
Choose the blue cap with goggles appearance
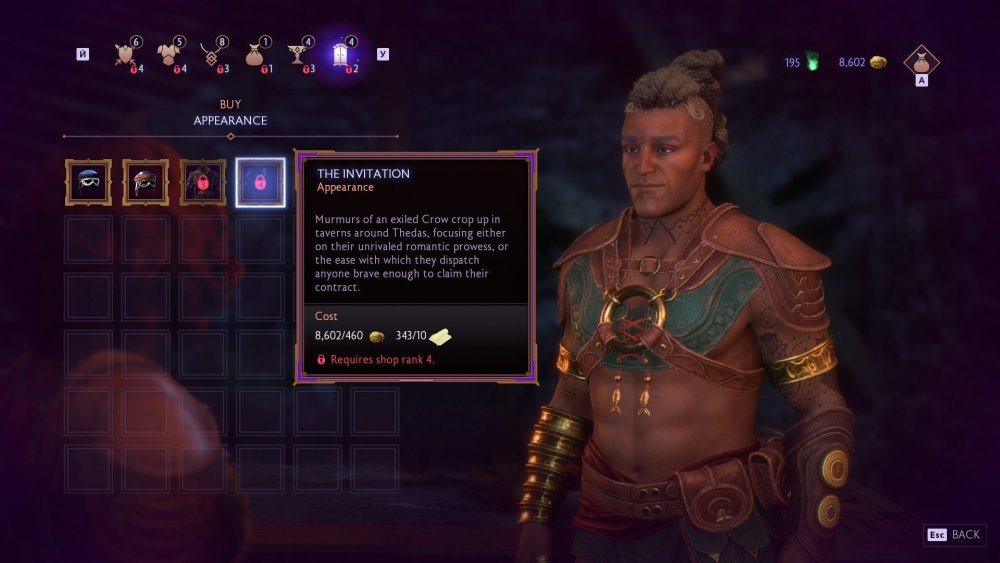tap(88, 182)
